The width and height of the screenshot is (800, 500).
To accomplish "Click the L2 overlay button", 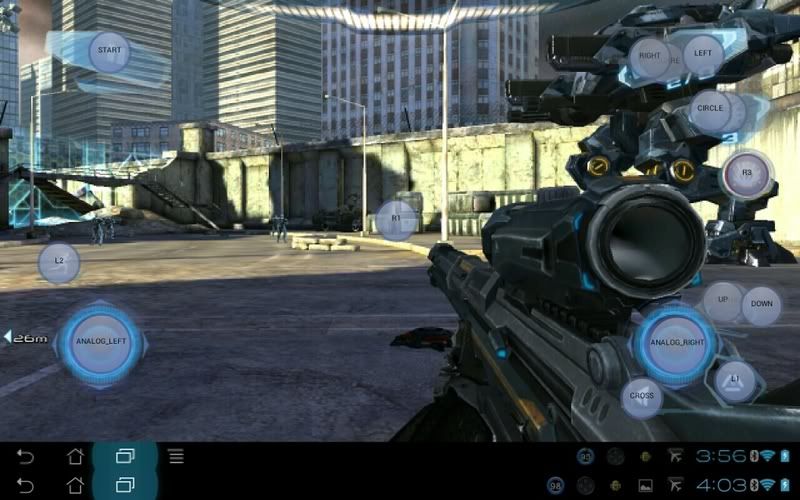I will 59,262.
